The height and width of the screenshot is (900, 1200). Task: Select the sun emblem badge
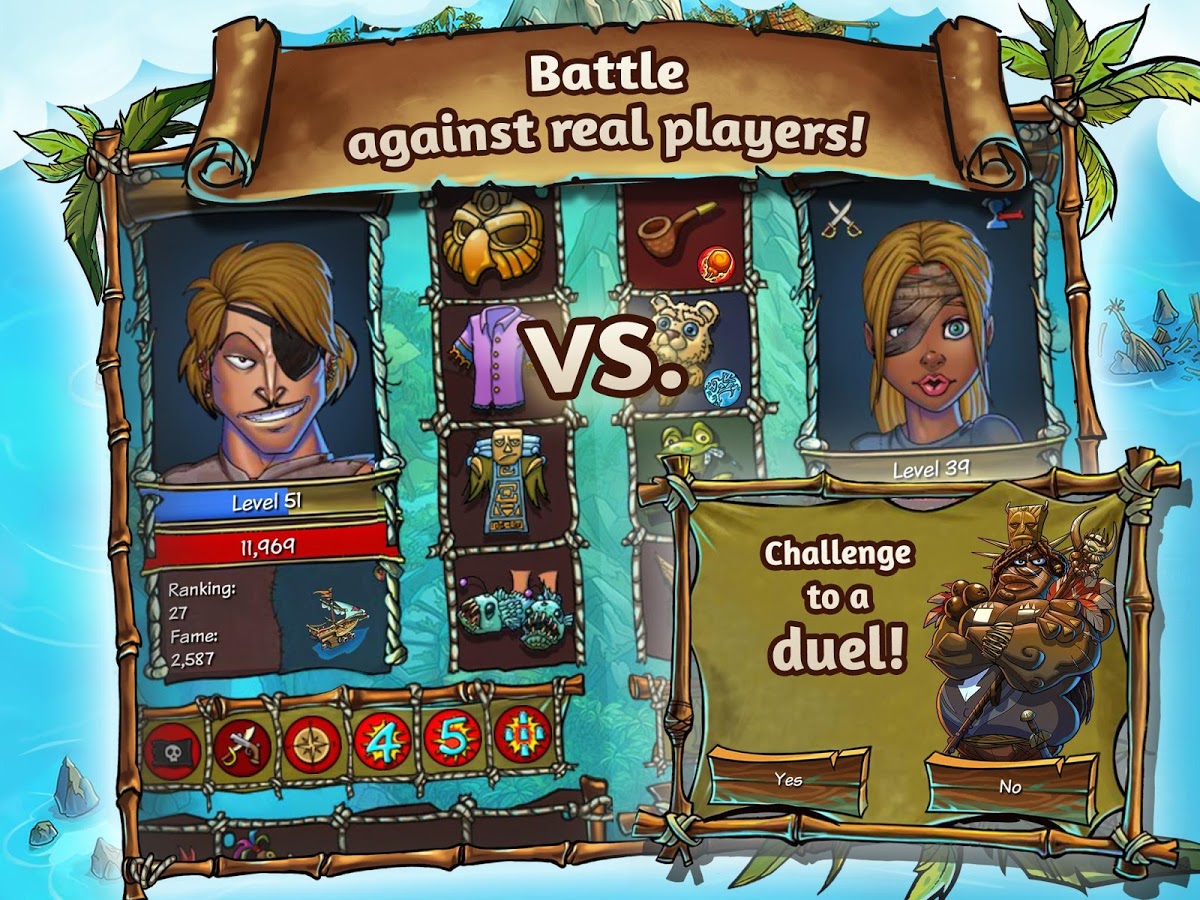tap(522, 735)
